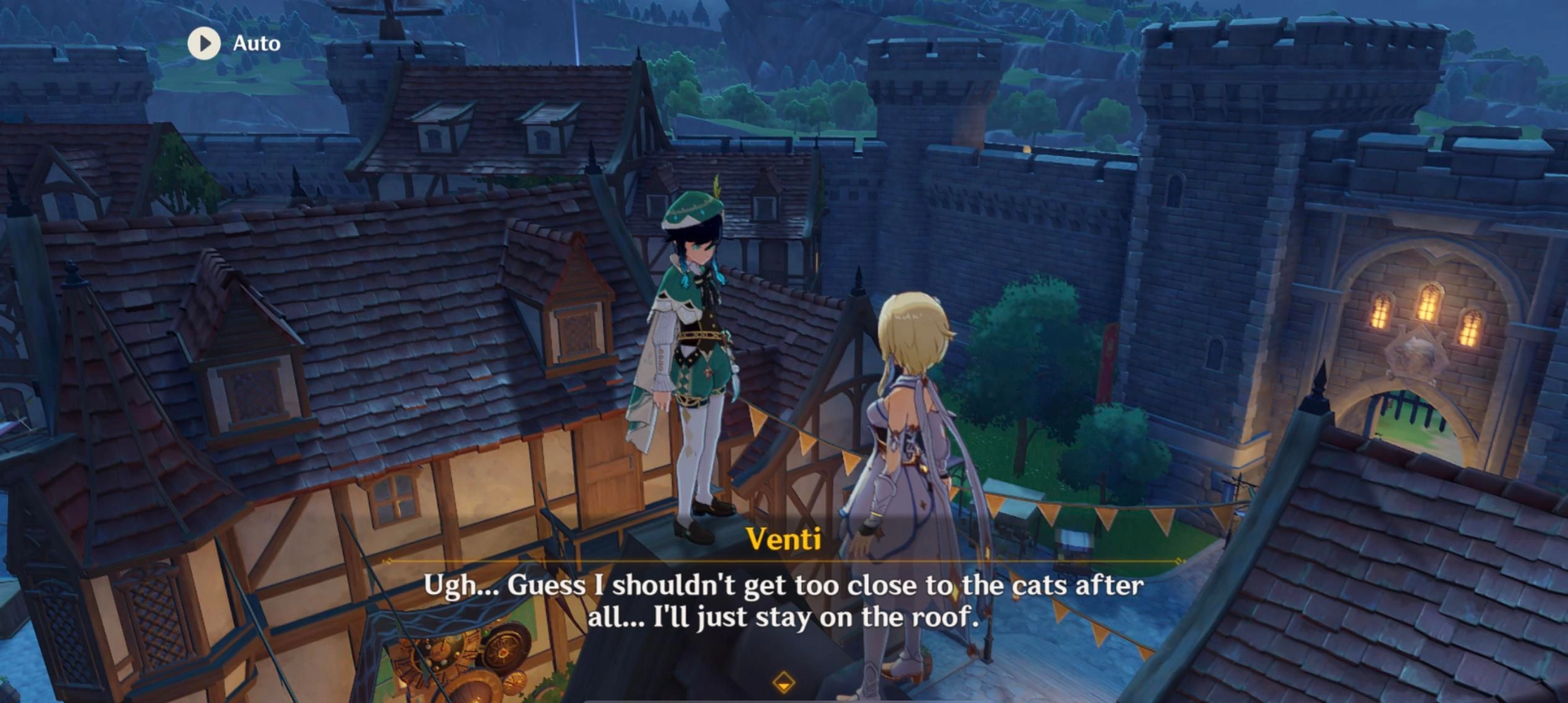Click the white play triangle in the Auto button

tap(205, 43)
